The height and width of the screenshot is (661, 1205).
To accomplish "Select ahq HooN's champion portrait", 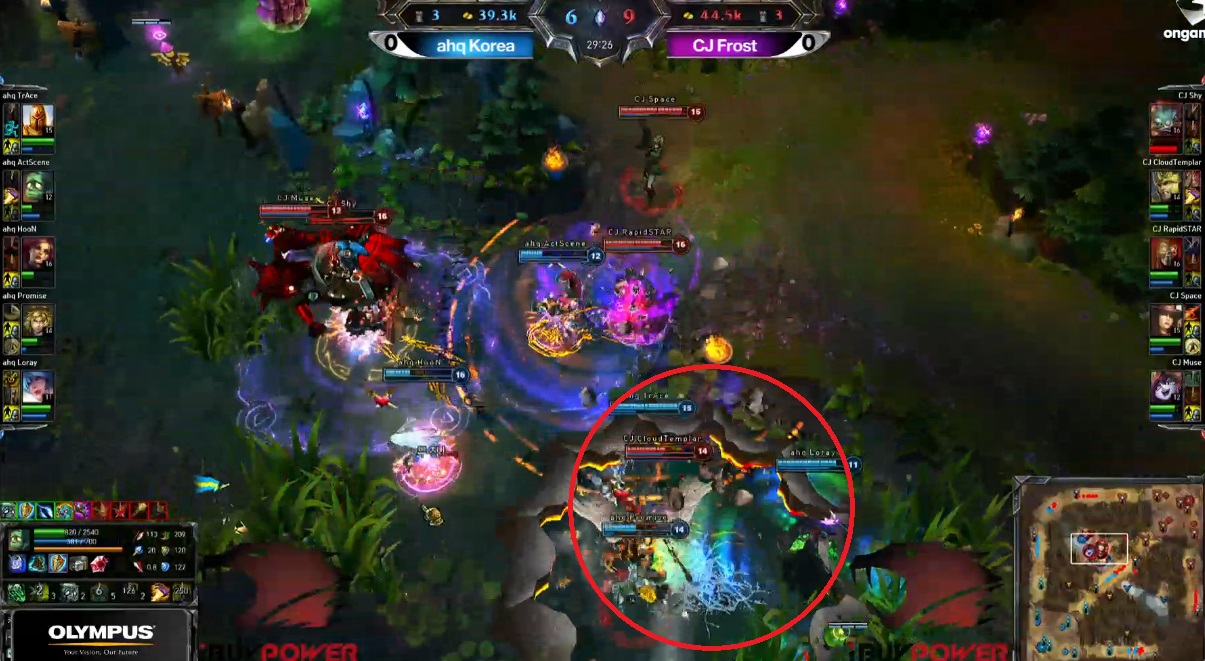I will click(x=38, y=254).
